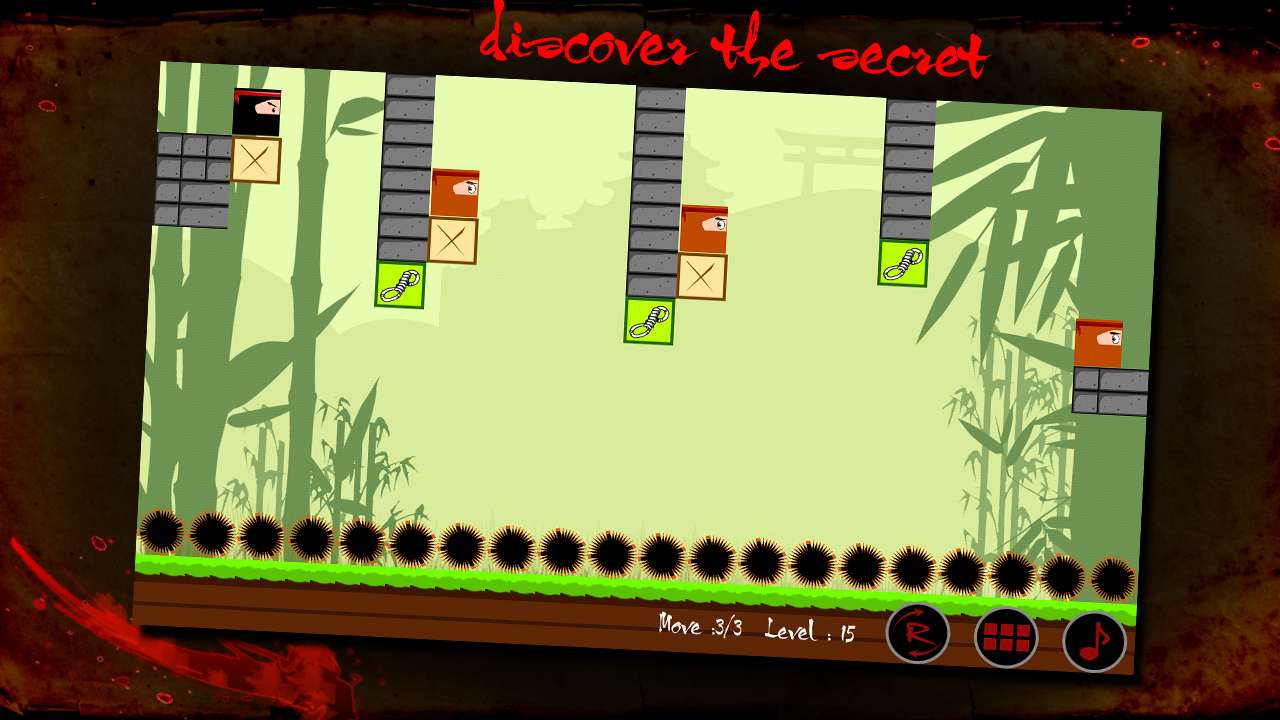Click the Move :3/3 counter
Screen dimensions: 1280x720
pos(700,627)
